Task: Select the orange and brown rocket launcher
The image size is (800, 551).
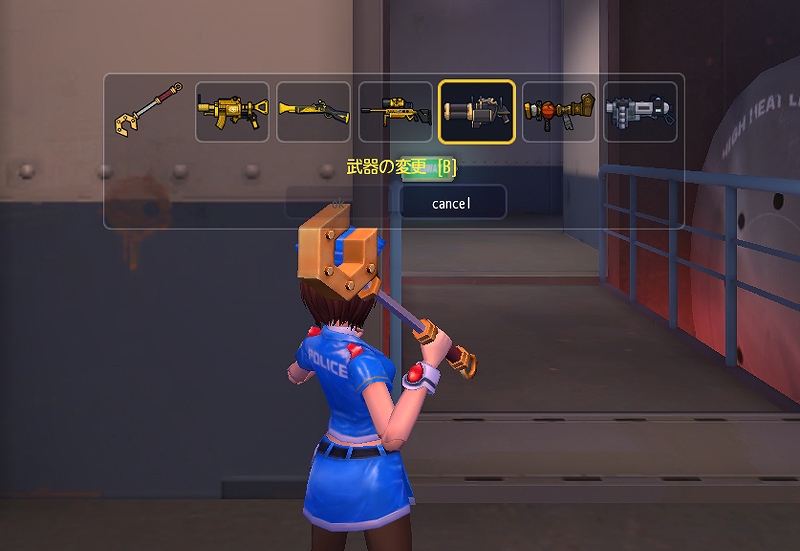Action: click(x=559, y=112)
